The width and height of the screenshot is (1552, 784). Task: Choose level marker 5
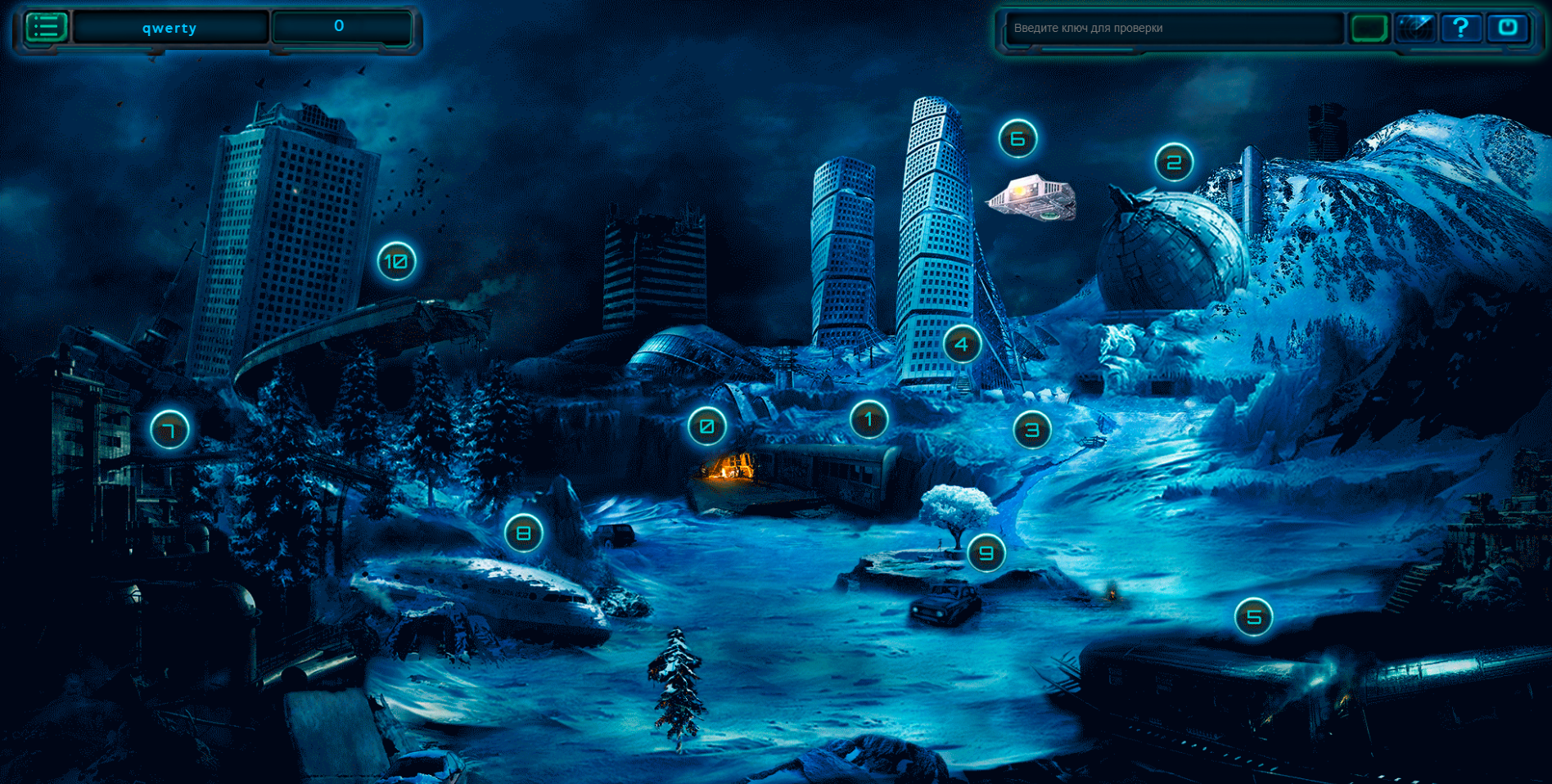coord(1253,617)
